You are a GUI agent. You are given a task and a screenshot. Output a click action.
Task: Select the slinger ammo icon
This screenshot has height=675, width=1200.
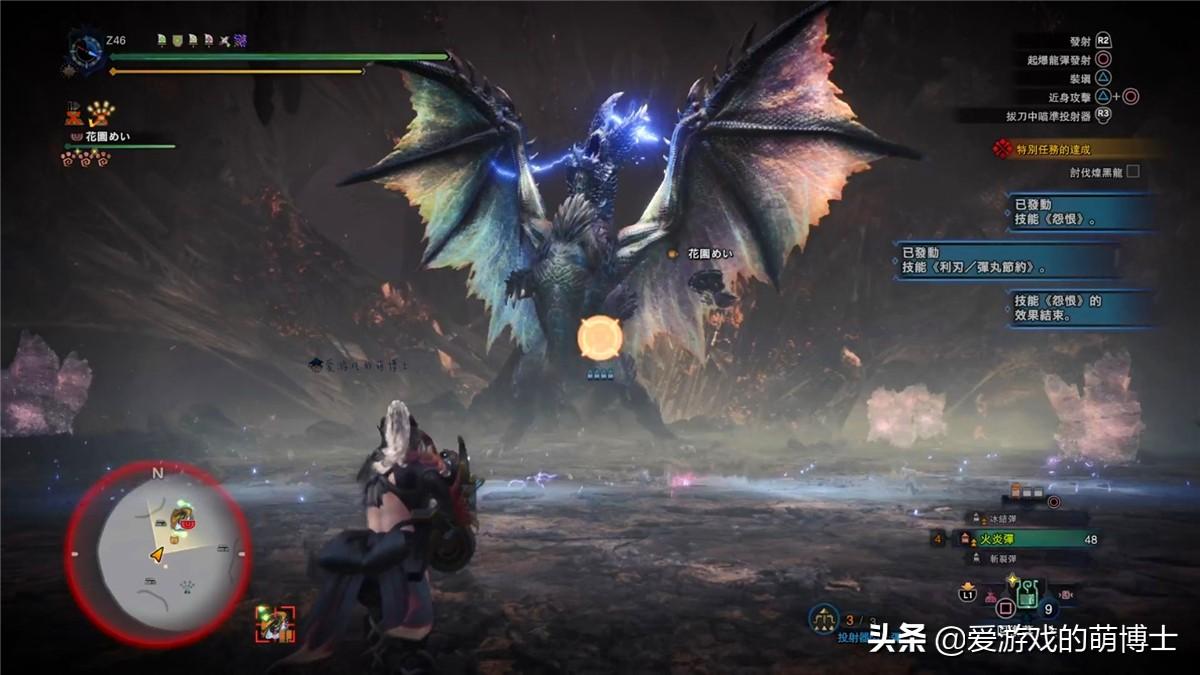[824, 619]
